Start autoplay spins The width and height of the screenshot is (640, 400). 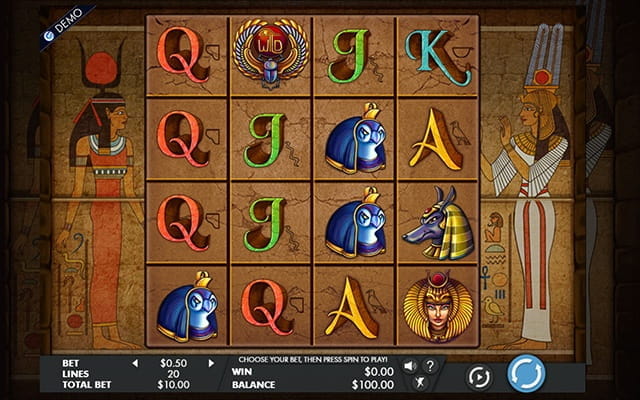[x=479, y=377]
